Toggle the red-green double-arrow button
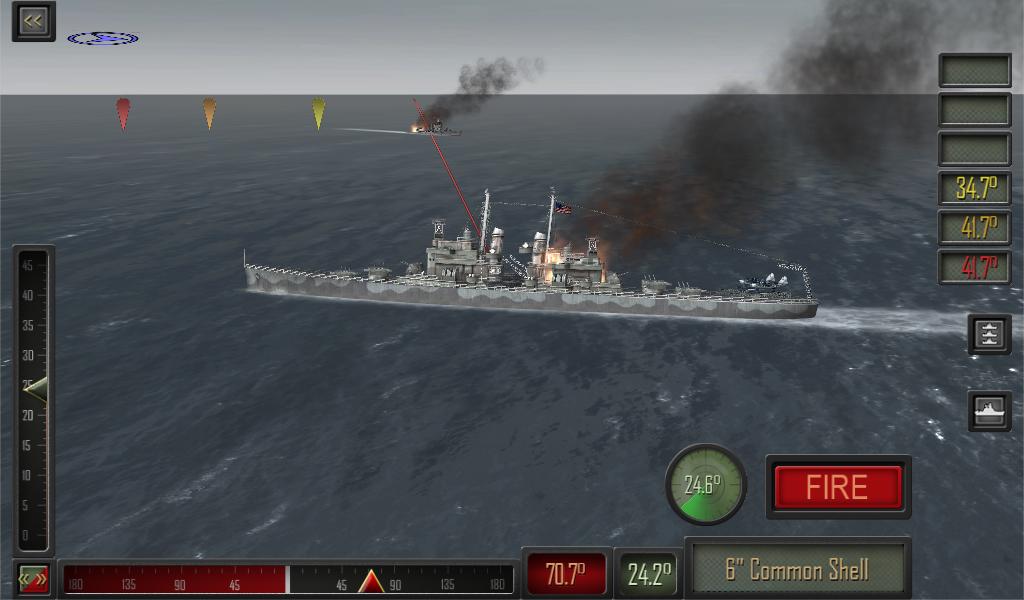The height and width of the screenshot is (600, 1024). [x=34, y=579]
